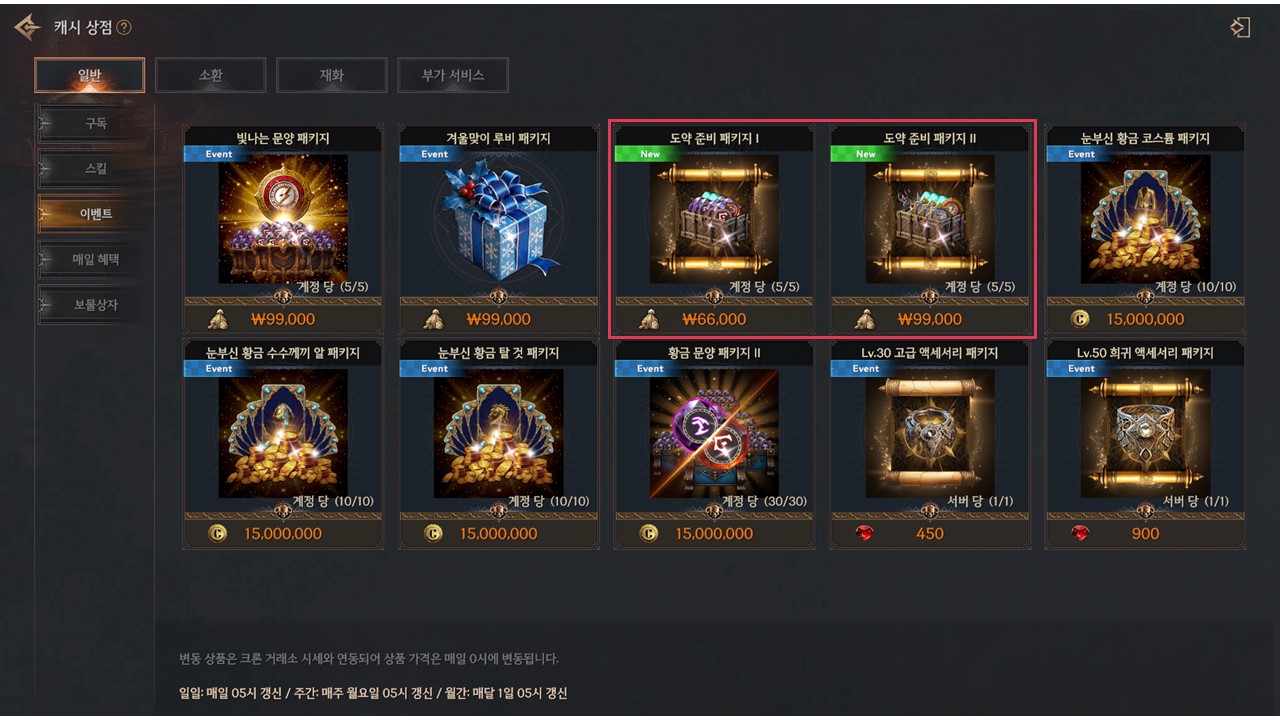Viewport: 1280px width, 720px height.
Task: Exit the cash shop via door icon
Action: [x=1240, y=27]
